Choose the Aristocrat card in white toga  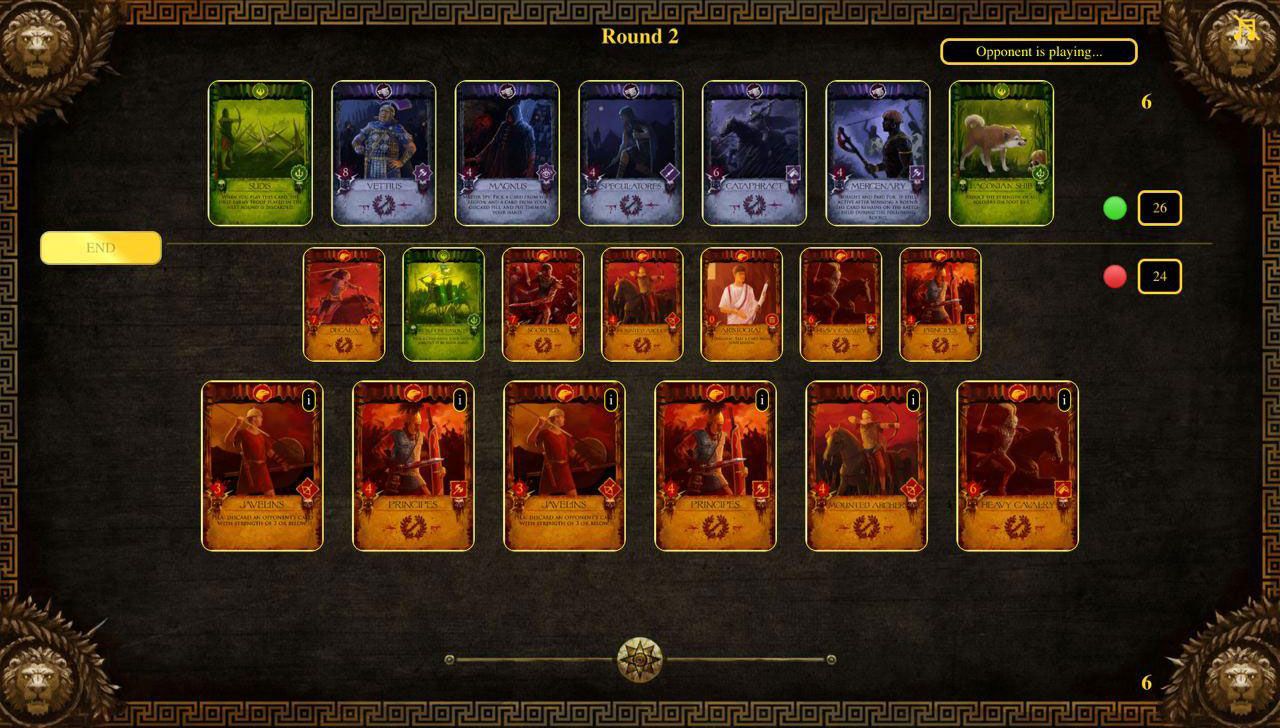pos(742,304)
